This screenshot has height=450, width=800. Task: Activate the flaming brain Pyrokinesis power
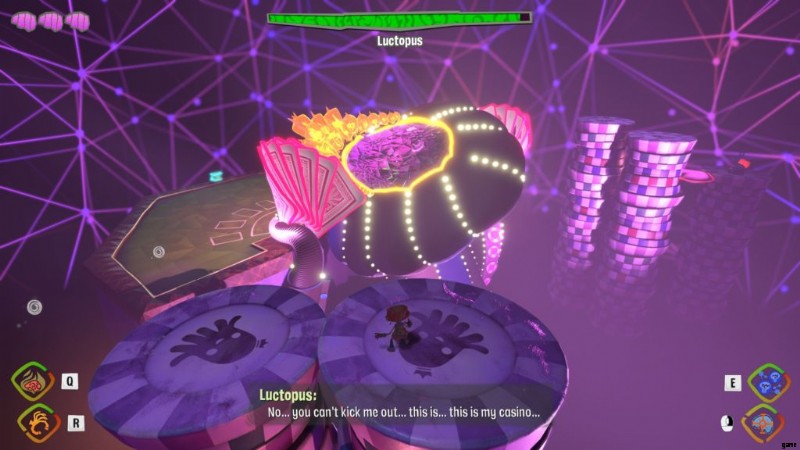pyautogui.click(x=33, y=382)
